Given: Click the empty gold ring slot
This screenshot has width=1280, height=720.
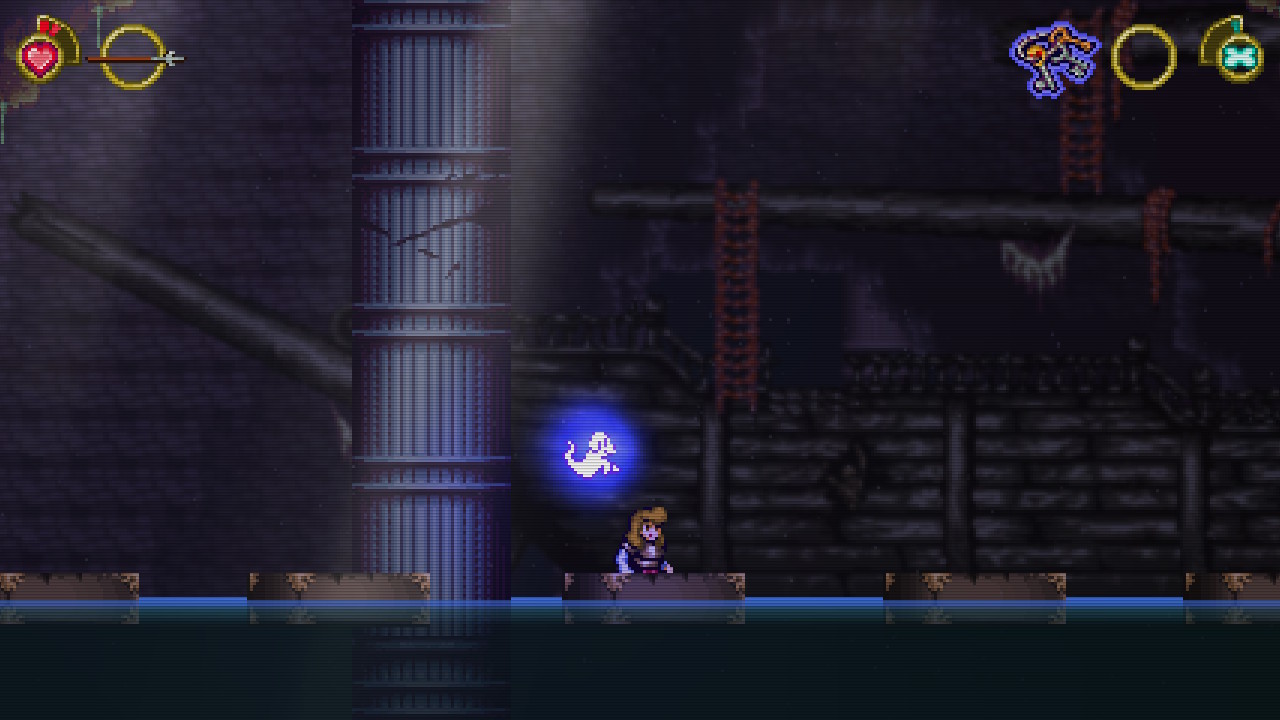Looking at the screenshot, I should pyautogui.click(x=1143, y=57).
